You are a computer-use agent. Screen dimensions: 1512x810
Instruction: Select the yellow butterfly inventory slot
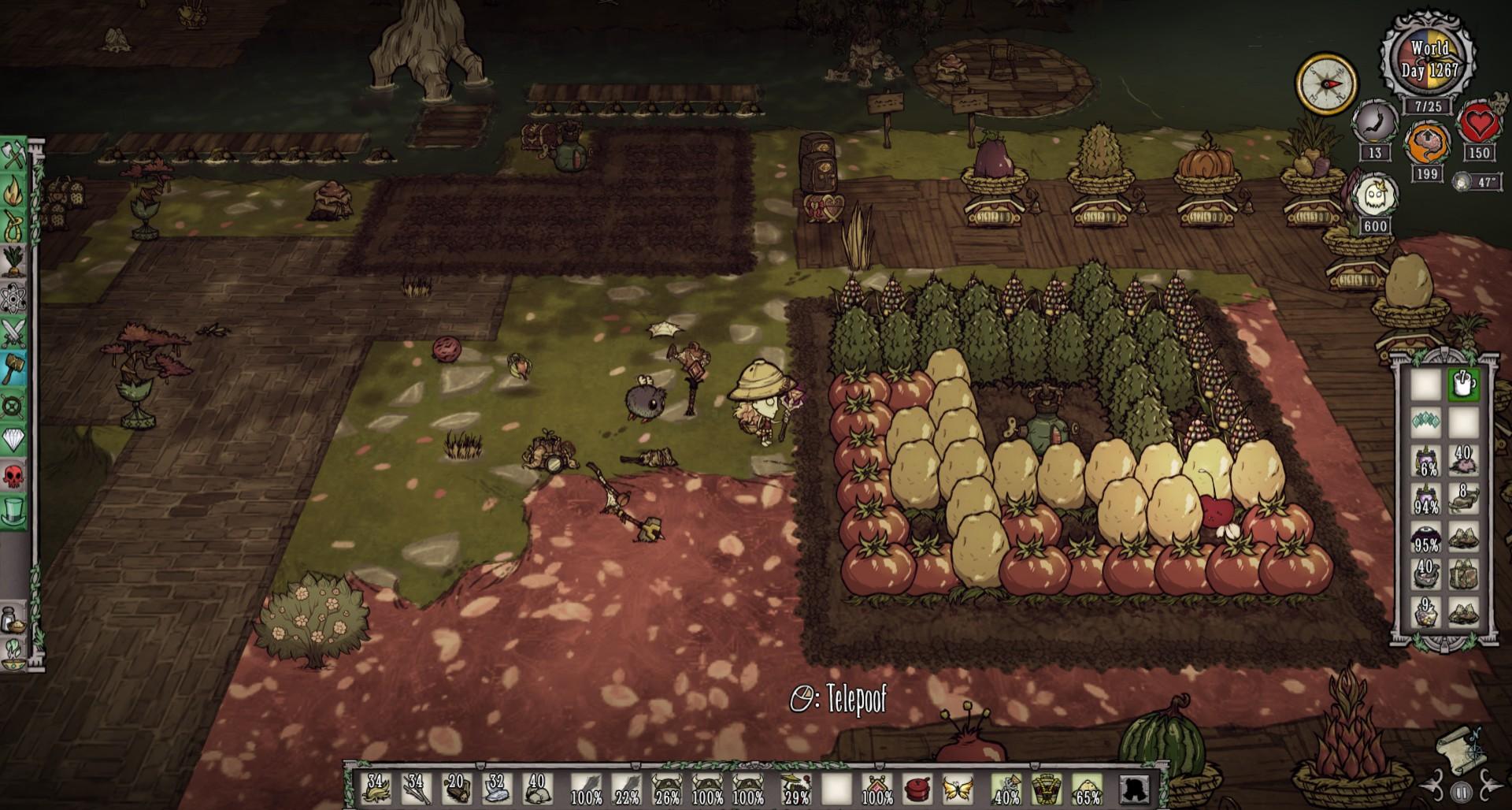point(957,788)
